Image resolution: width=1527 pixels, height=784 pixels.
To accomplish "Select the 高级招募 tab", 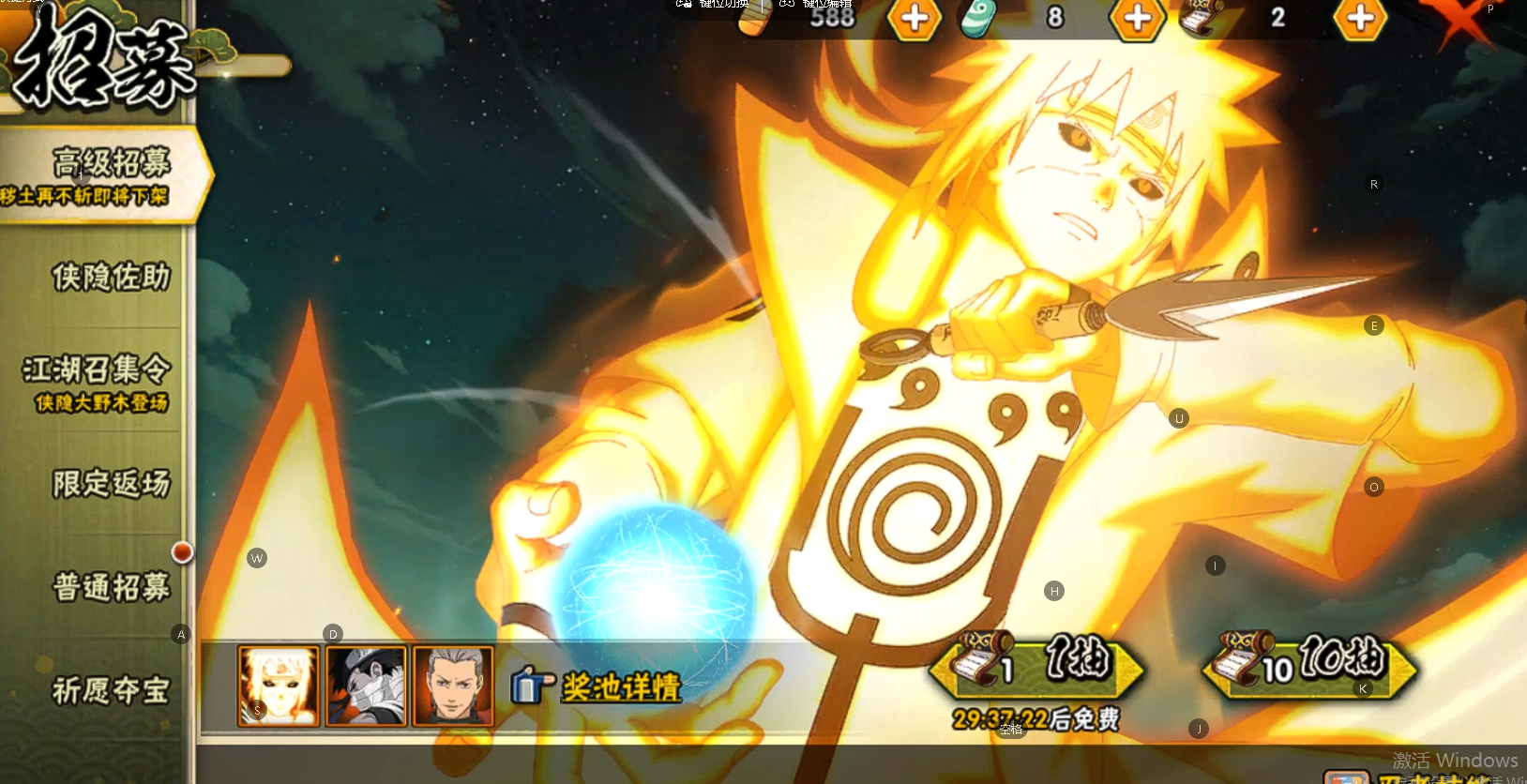I will 105,175.
